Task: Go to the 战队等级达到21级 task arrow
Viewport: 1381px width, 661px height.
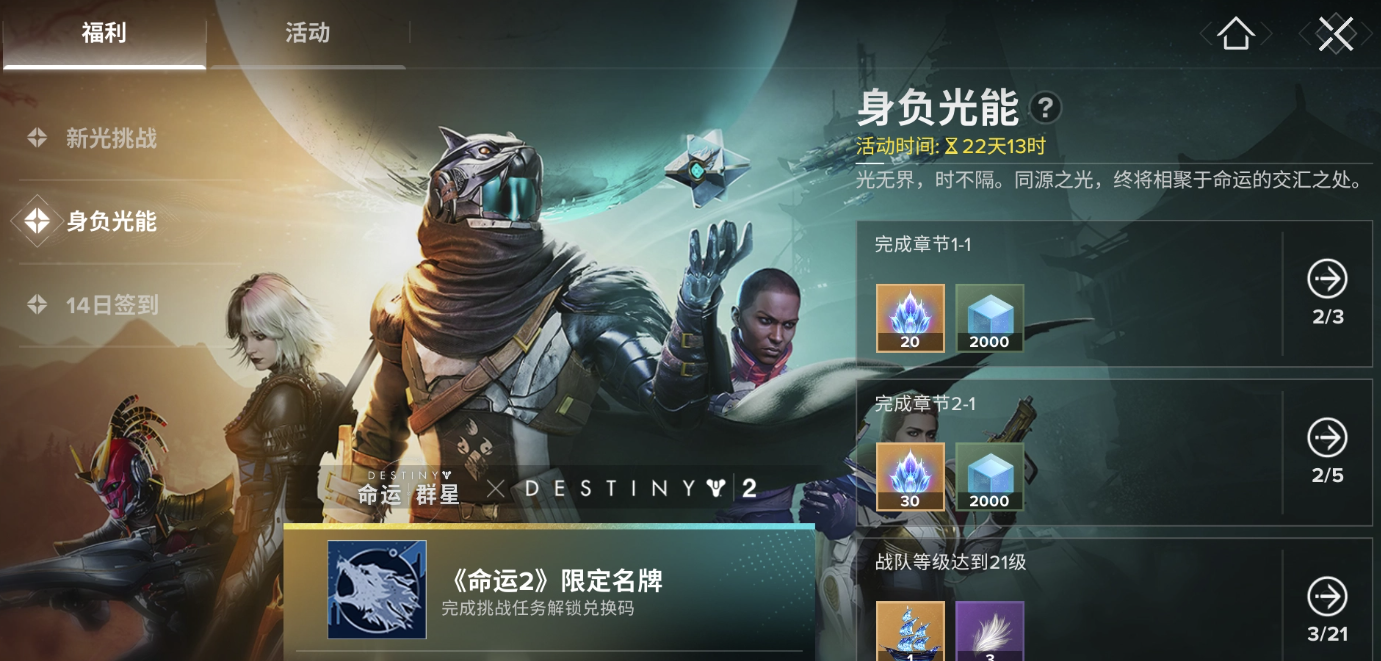Action: click(x=1327, y=597)
